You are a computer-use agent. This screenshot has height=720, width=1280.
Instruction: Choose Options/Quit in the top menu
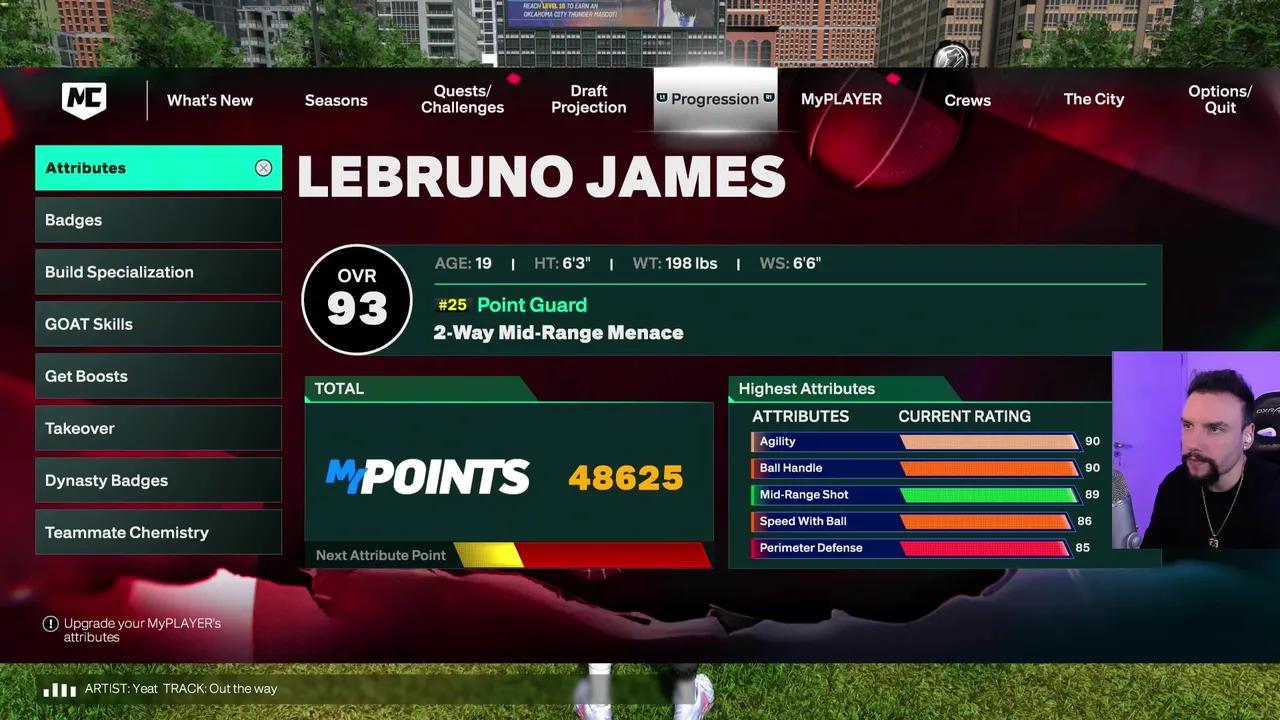(x=1219, y=99)
